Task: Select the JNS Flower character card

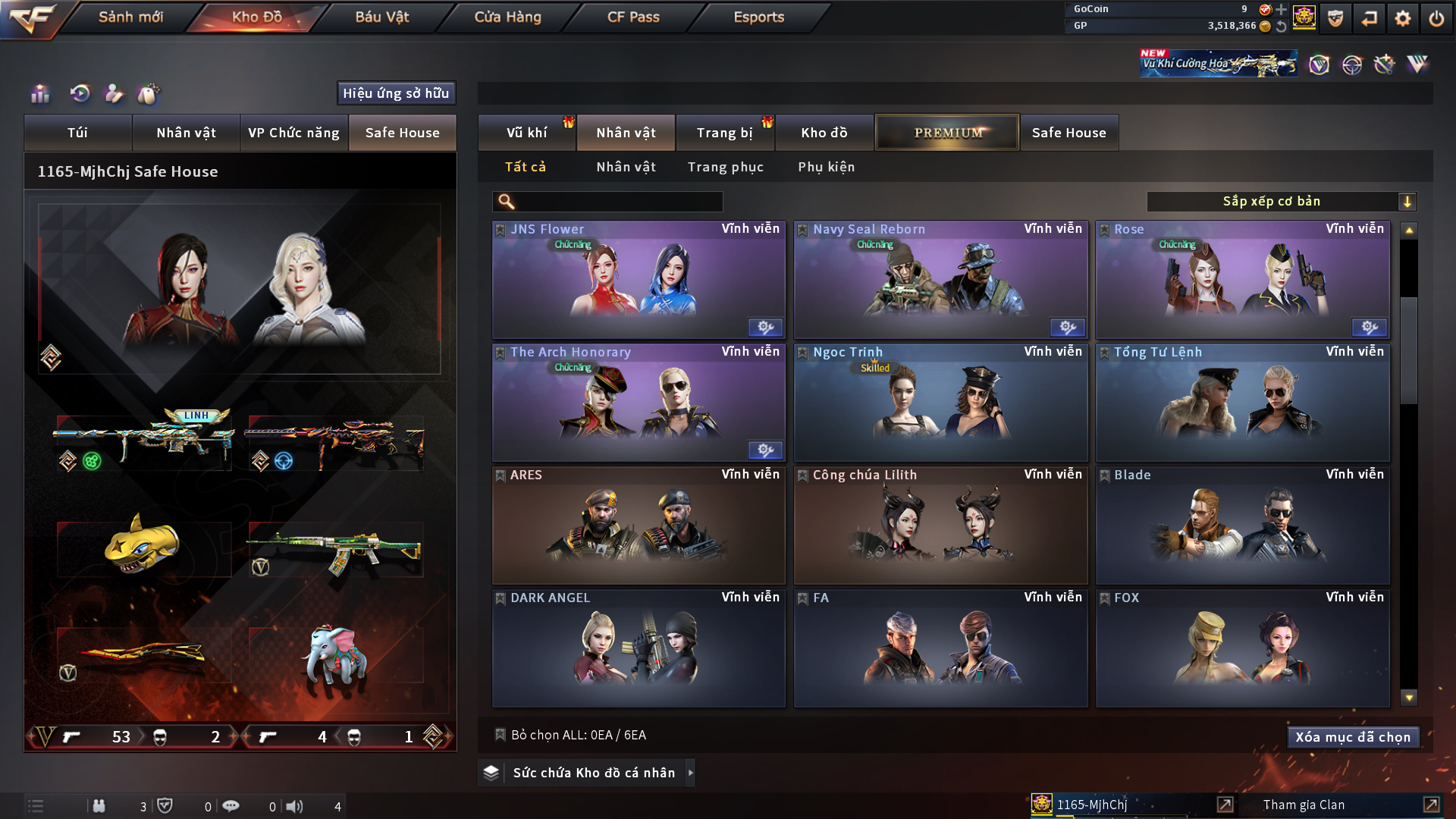Action: click(x=639, y=281)
